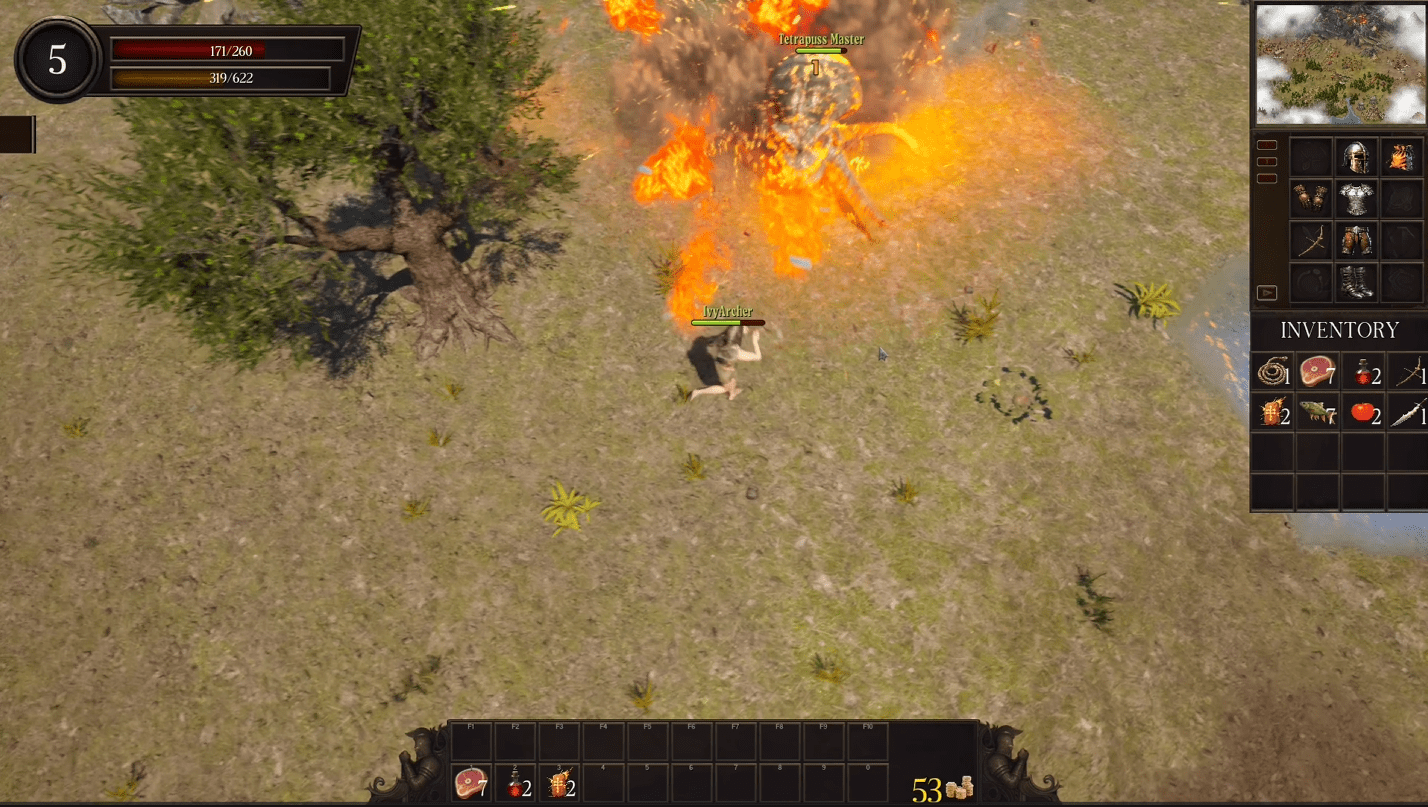The width and height of the screenshot is (1428, 807).
Task: Click the equipped leg armor
Action: click(x=1356, y=241)
